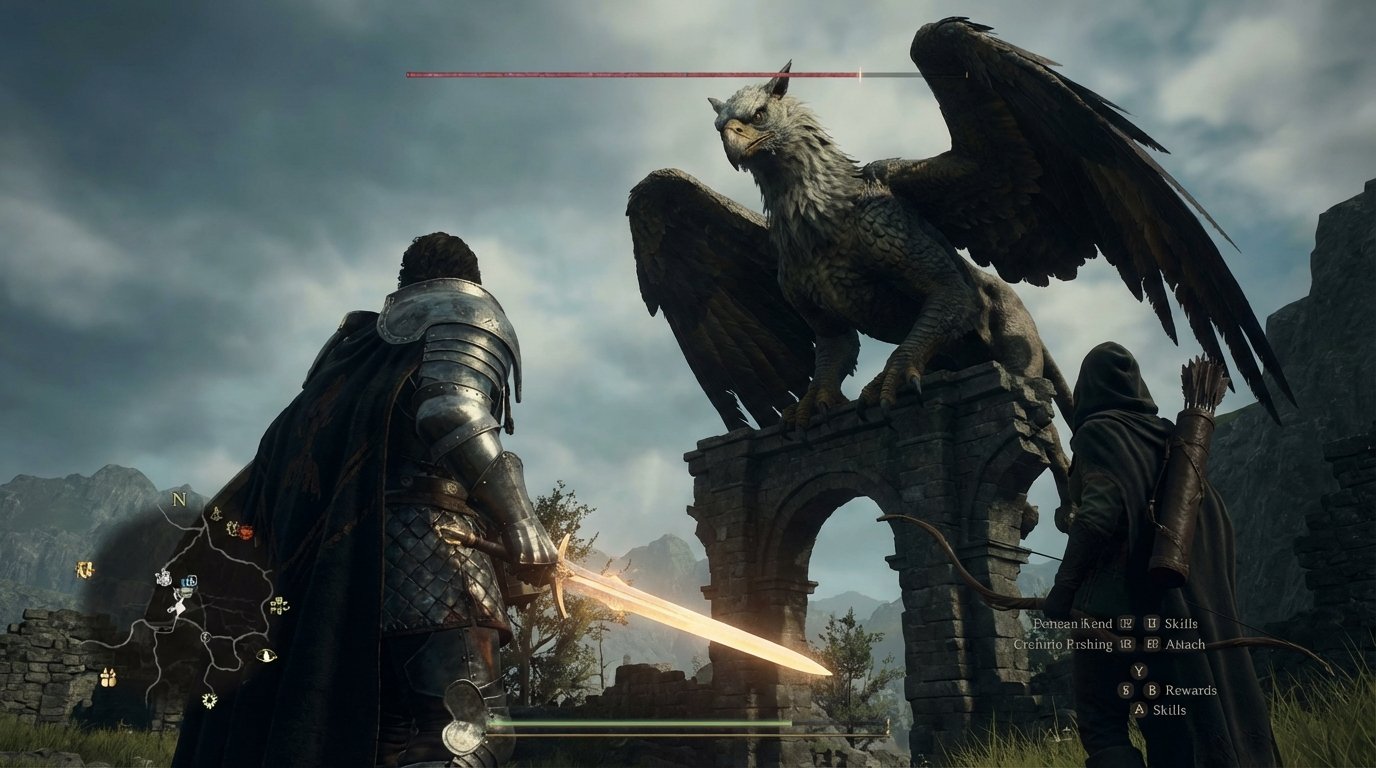Click the golden gate icon on the minimap
1376x768 pixels.
[x=85, y=568]
